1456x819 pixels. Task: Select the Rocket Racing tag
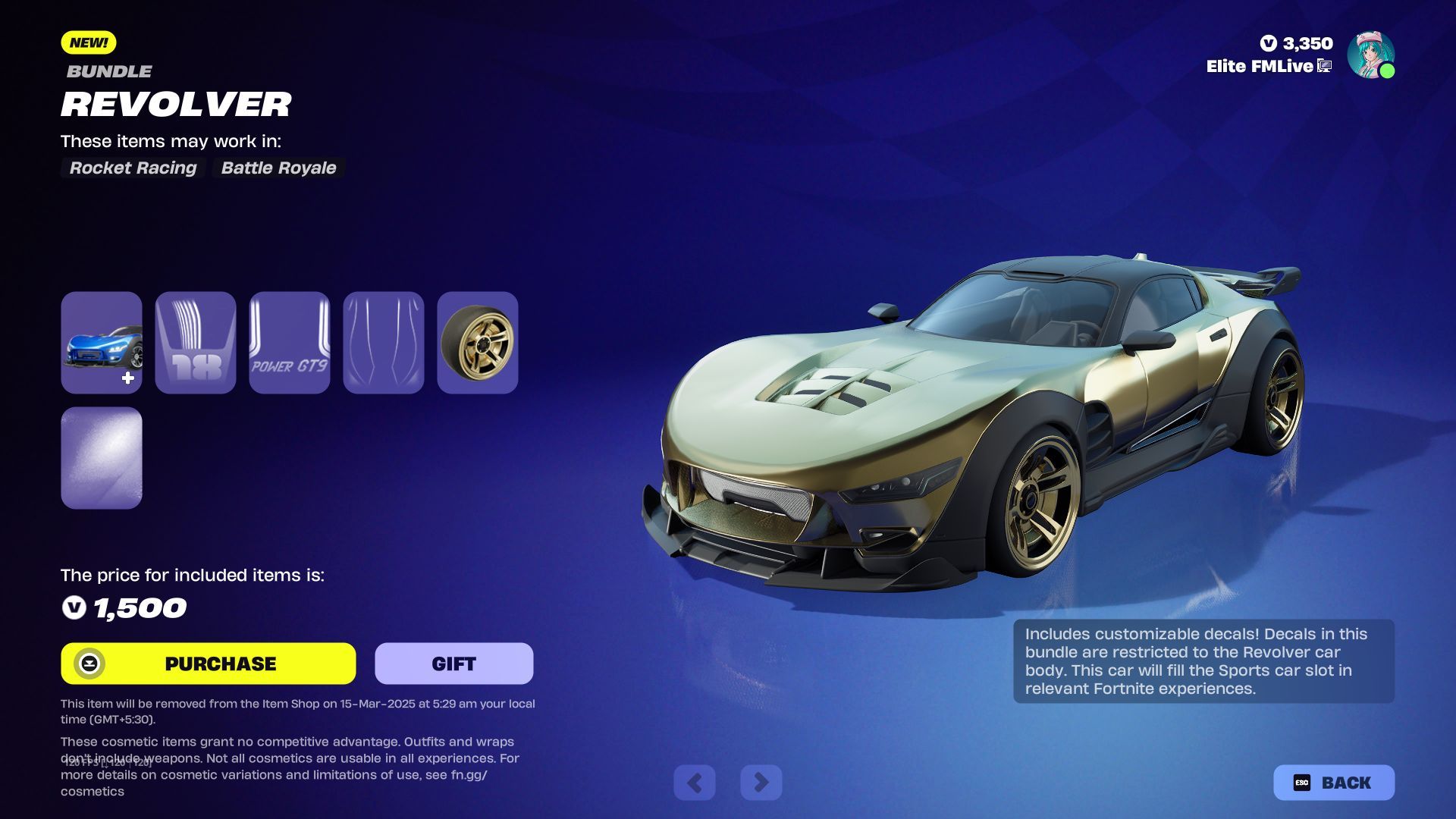[x=133, y=168]
